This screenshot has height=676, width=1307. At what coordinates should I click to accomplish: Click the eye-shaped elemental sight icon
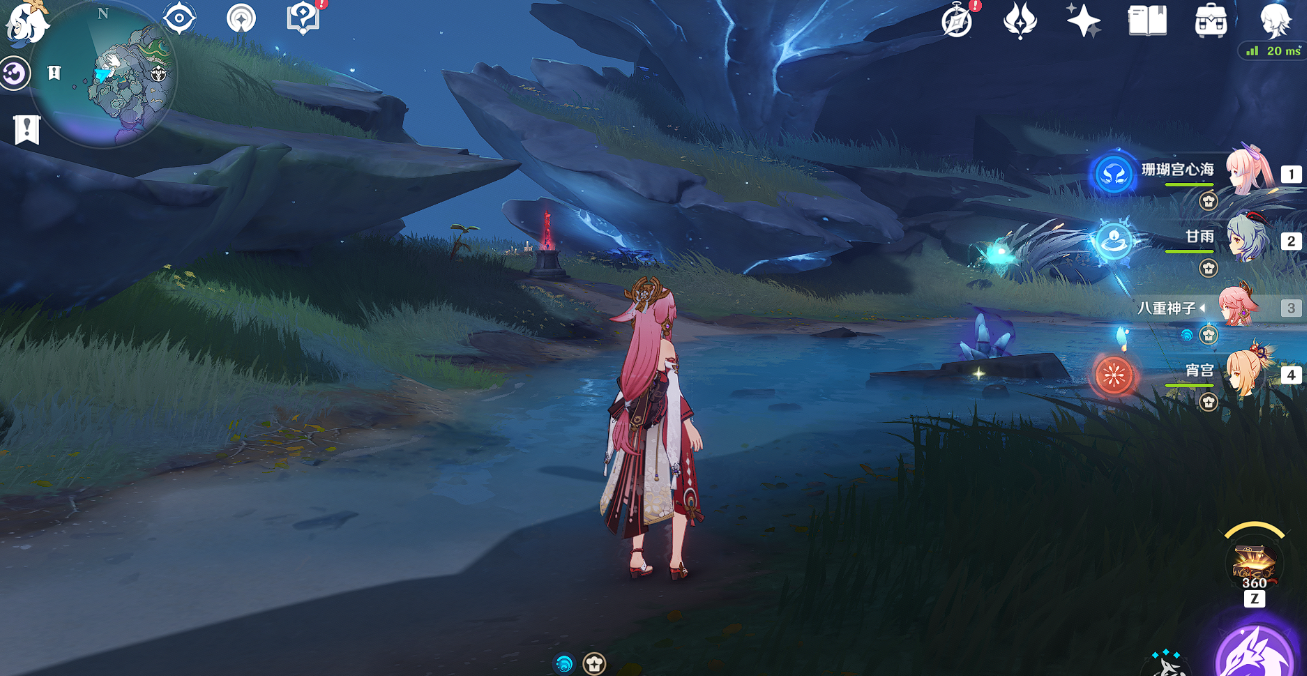pos(179,18)
